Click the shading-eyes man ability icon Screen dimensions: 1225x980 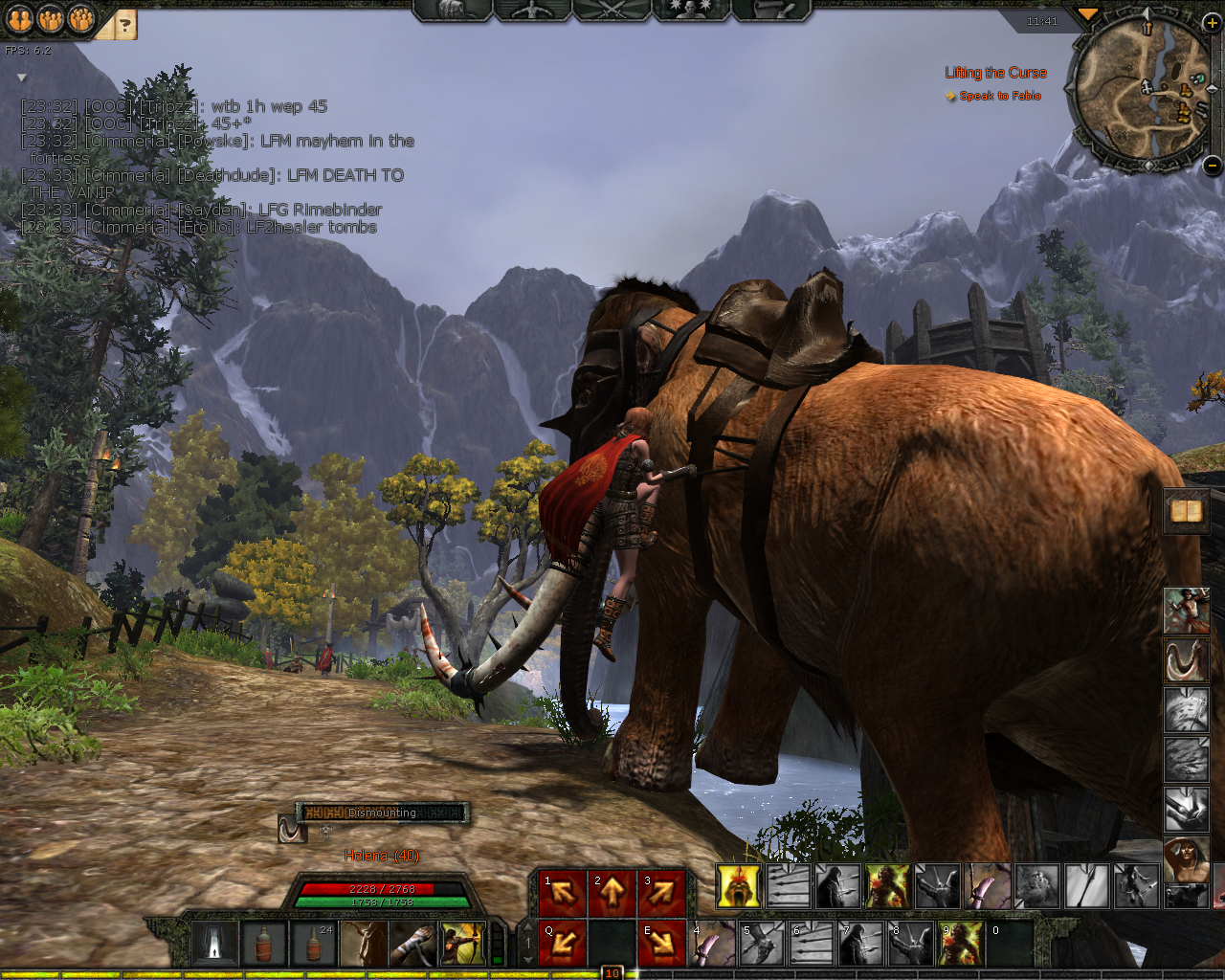(x=1187, y=857)
